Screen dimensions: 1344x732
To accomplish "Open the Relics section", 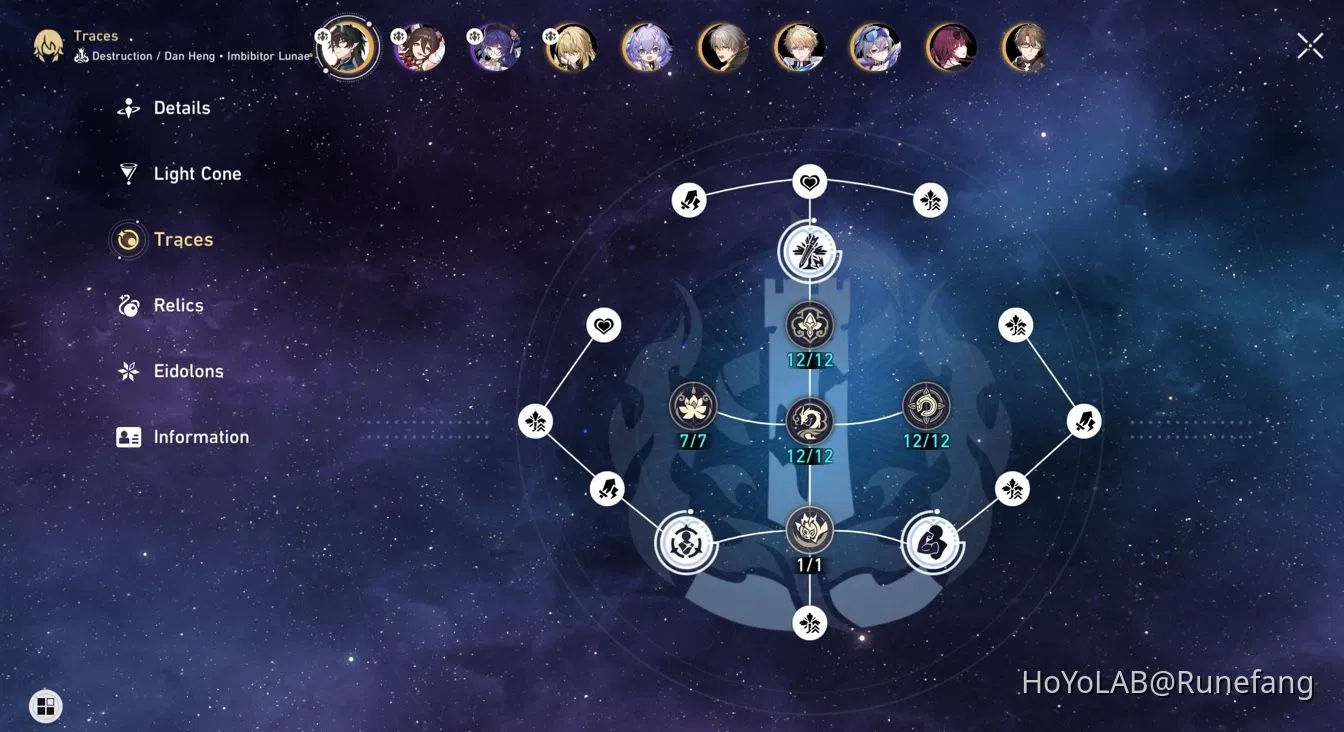I will [179, 305].
